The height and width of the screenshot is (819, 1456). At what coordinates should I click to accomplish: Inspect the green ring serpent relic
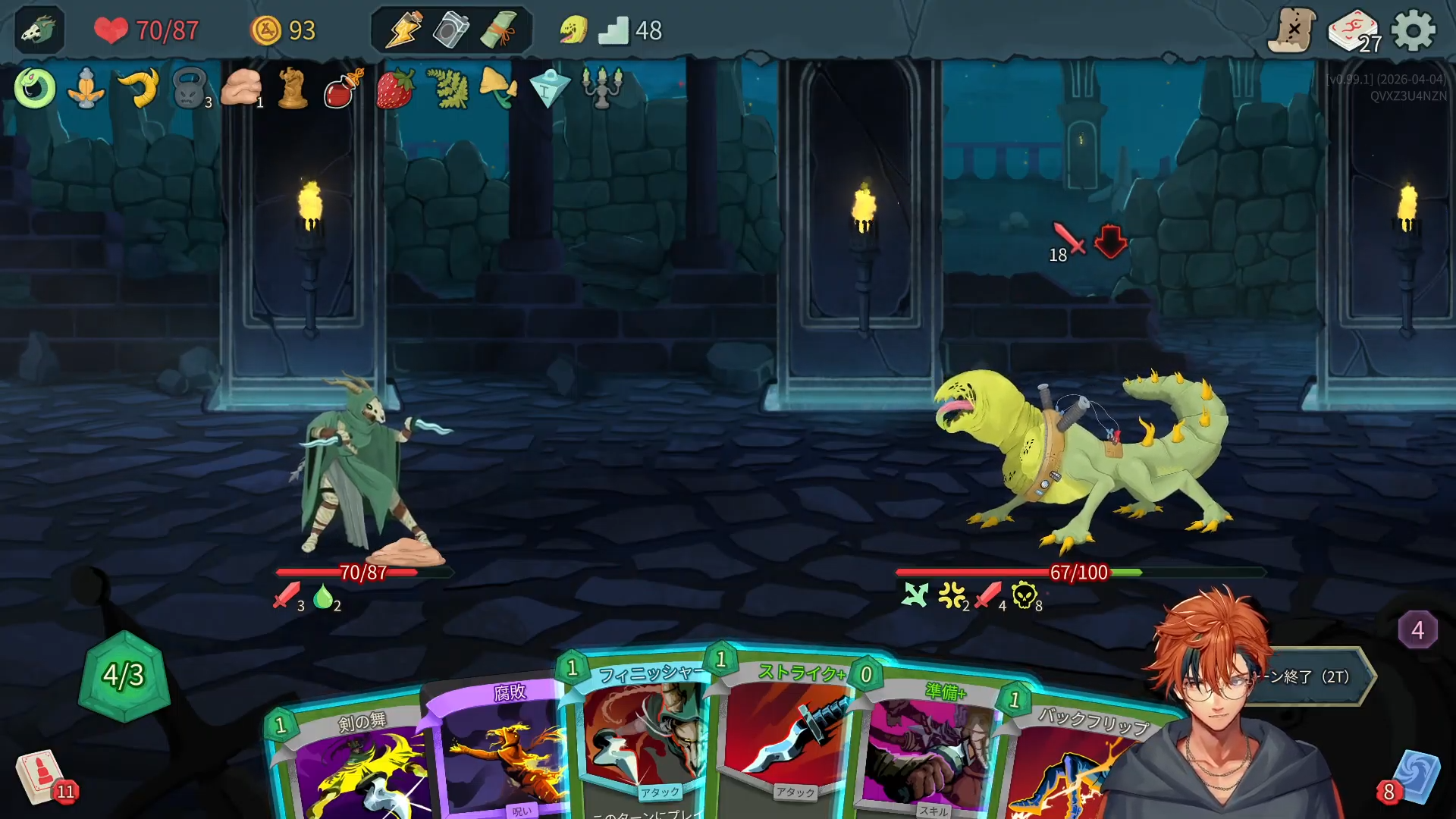(x=35, y=89)
